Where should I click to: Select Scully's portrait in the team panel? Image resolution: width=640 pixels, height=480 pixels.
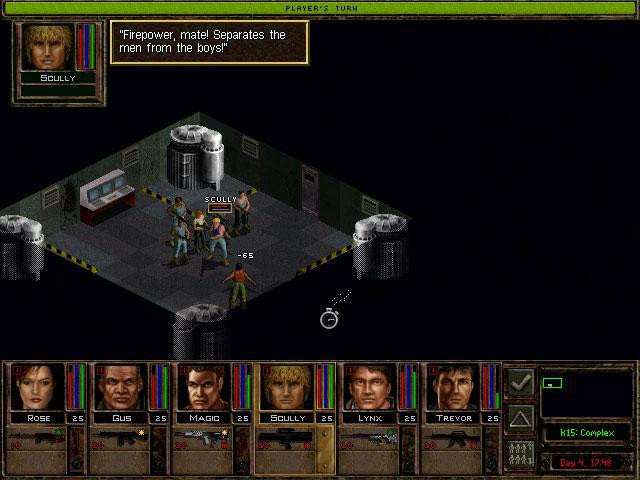285,388
